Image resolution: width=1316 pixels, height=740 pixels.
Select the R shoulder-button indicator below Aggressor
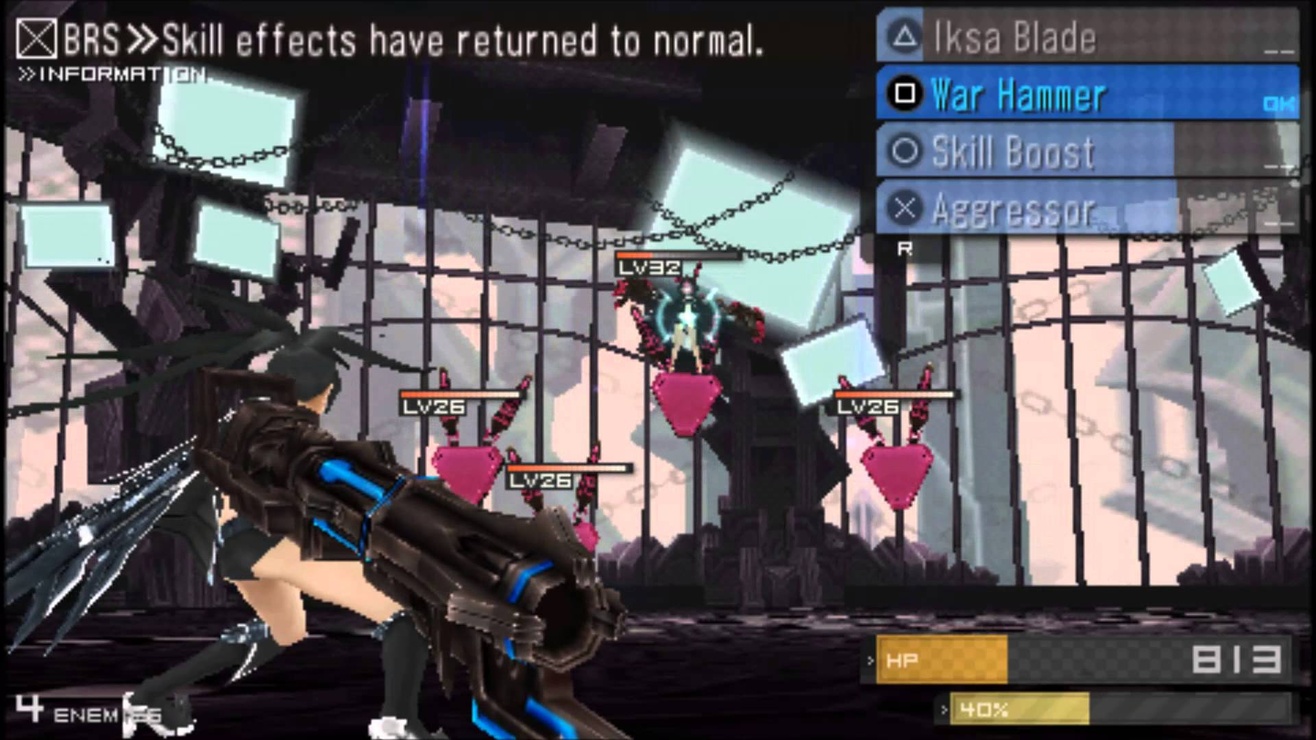click(903, 249)
